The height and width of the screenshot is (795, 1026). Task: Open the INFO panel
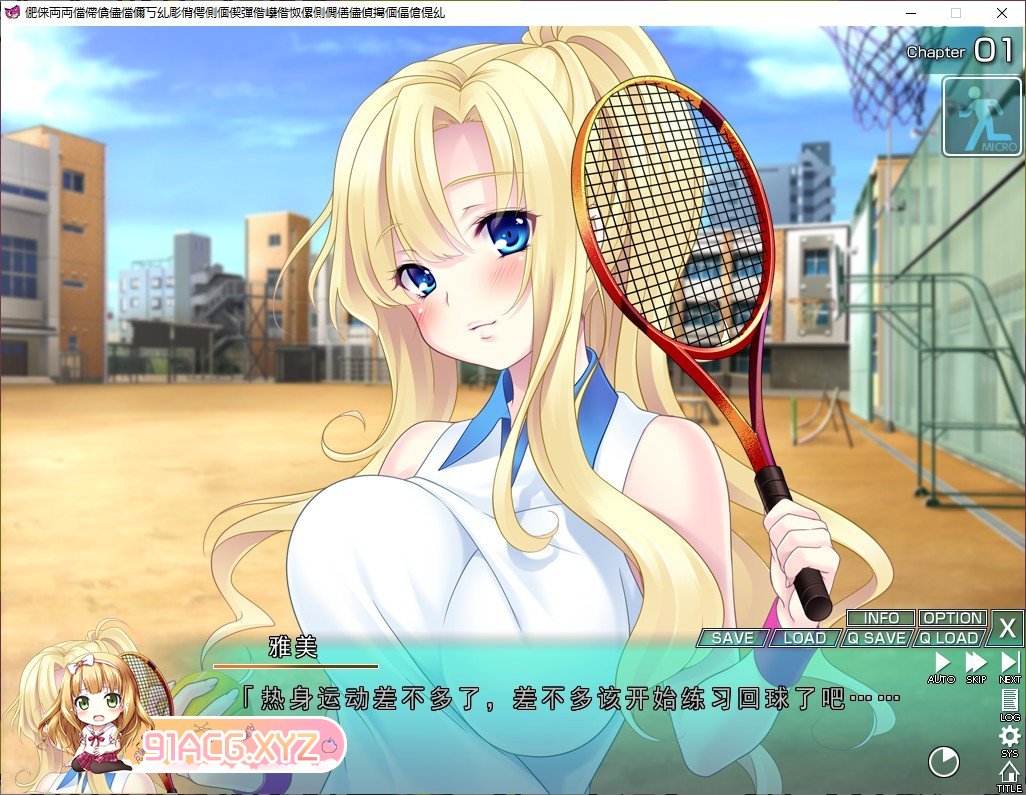pyautogui.click(x=881, y=618)
